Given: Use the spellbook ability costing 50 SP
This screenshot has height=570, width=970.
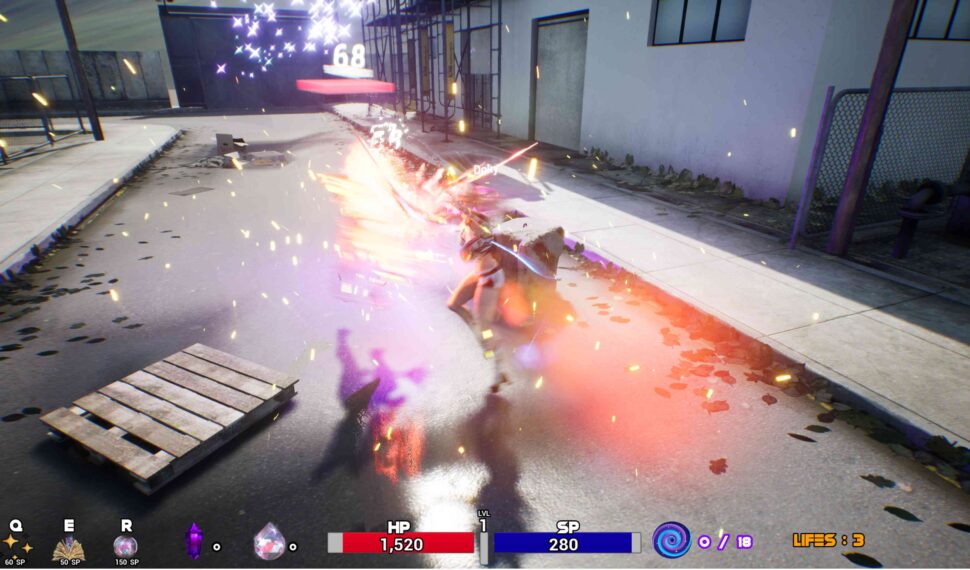Looking at the screenshot, I should [68, 546].
